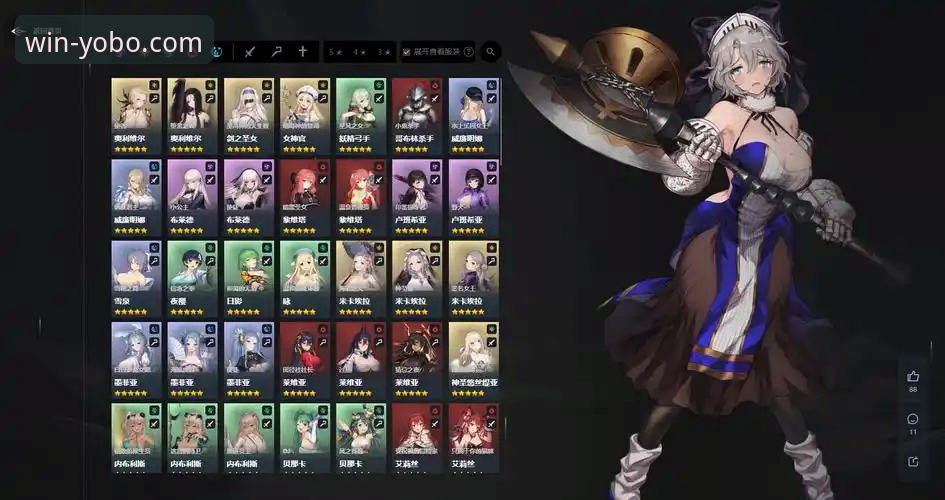The width and height of the screenshot is (945, 500).
Task: Open the comments smiley button
Action: click(913, 419)
